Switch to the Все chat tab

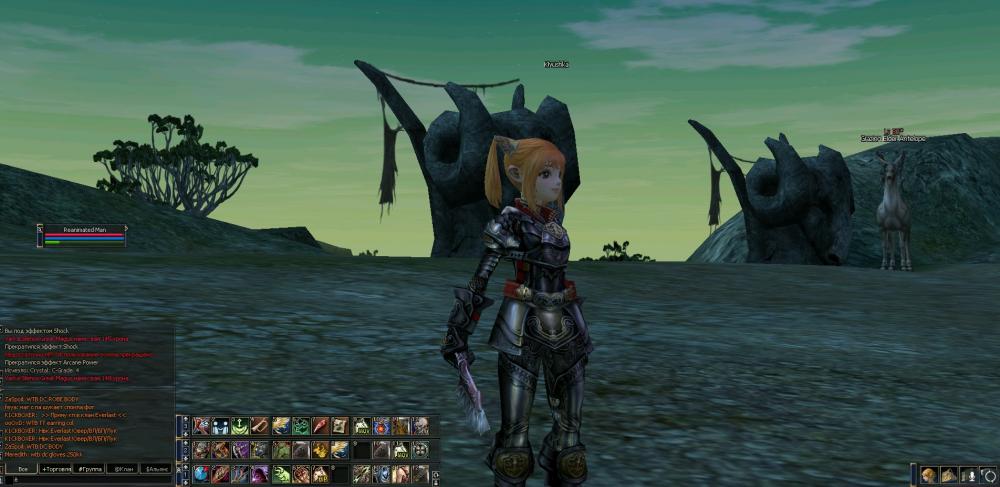pos(22,468)
